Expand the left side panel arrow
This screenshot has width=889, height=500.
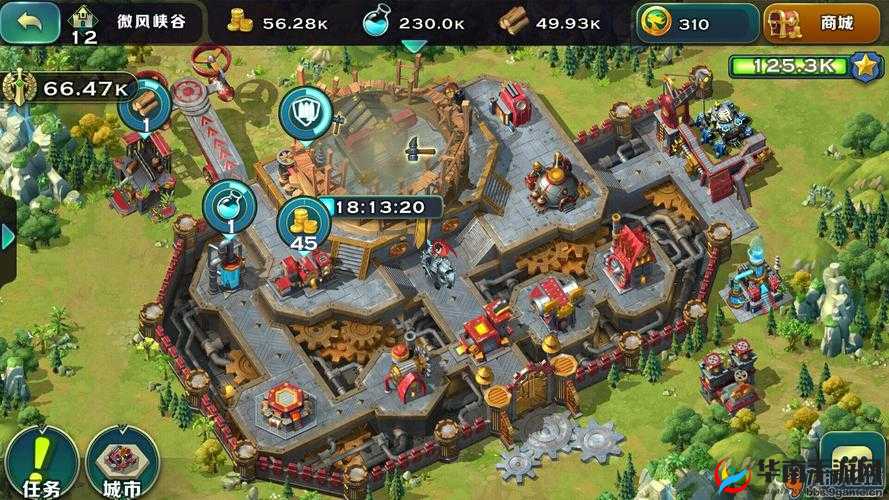coord(8,236)
